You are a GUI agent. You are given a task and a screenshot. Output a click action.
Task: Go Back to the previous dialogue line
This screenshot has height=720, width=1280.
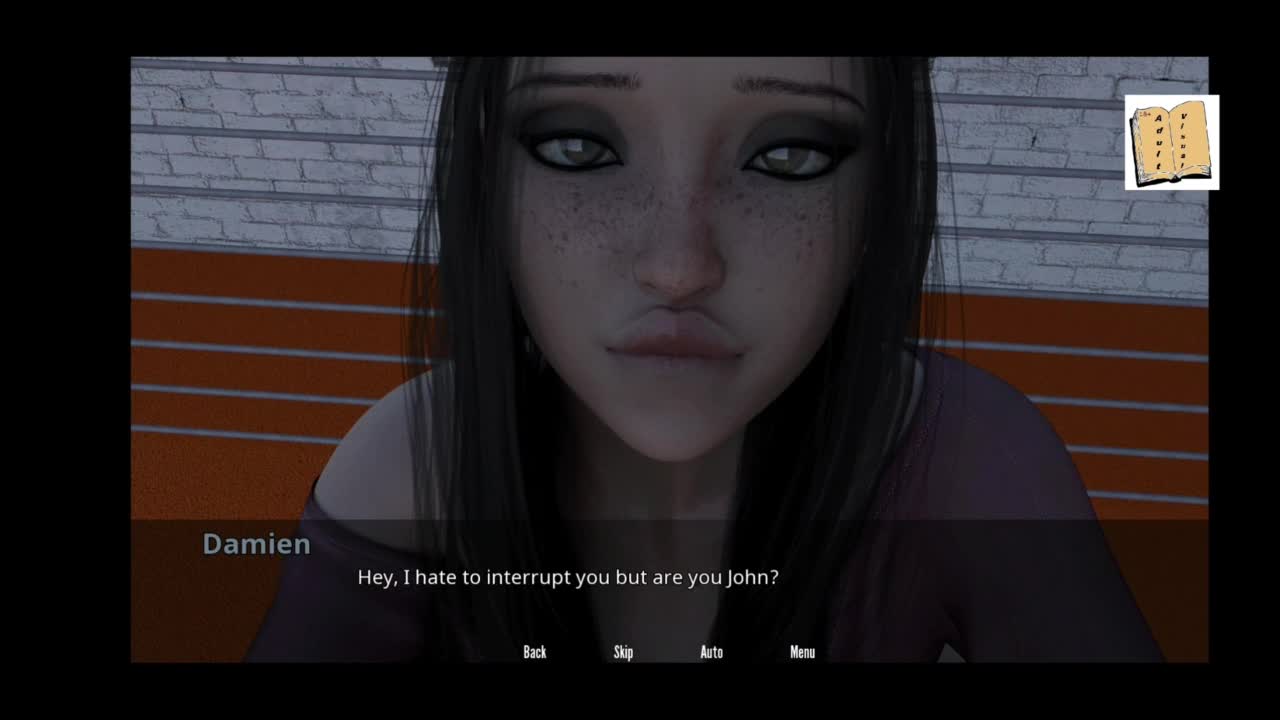[535, 652]
